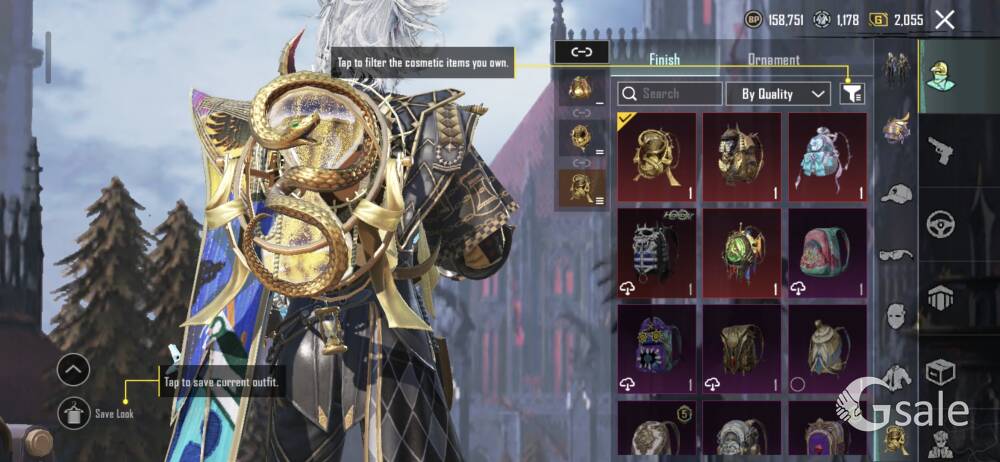1000x462 pixels.
Task: Select the cap headwear subcategory
Action: tap(896, 193)
